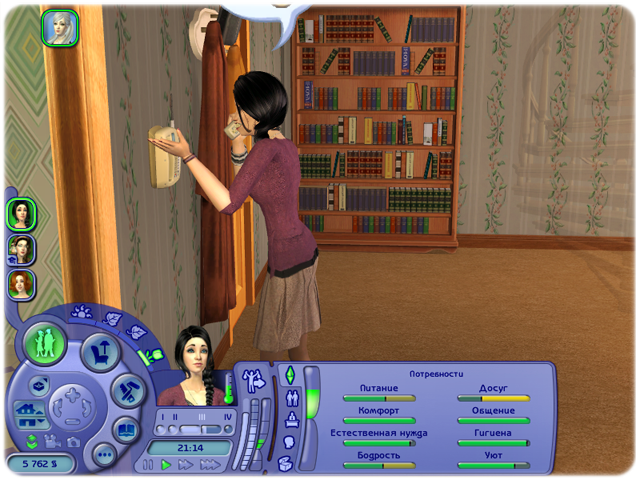Switch to the red-haired sim portrait
The width and height of the screenshot is (640, 480).
(x=21, y=283)
